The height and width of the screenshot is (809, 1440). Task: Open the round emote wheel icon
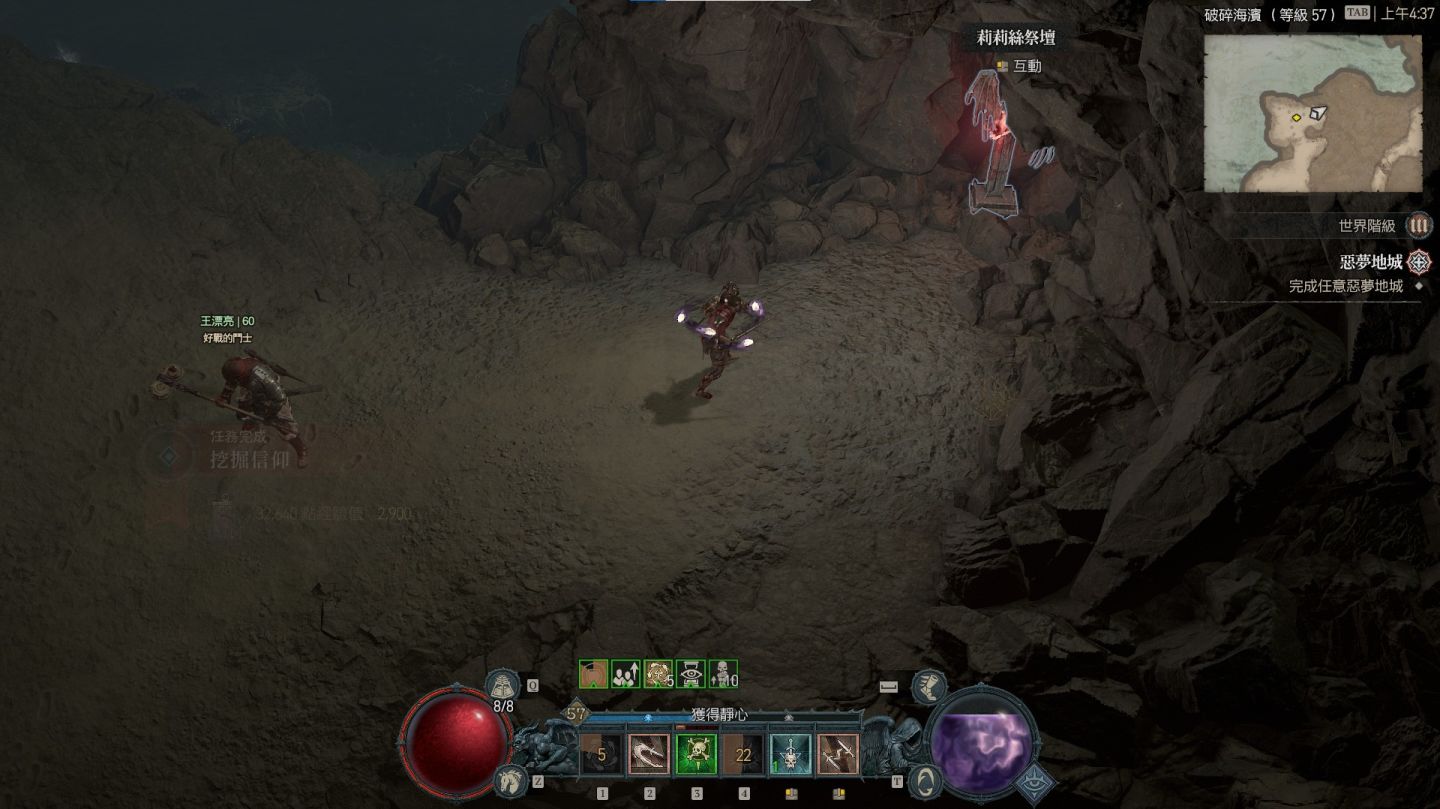(927, 779)
